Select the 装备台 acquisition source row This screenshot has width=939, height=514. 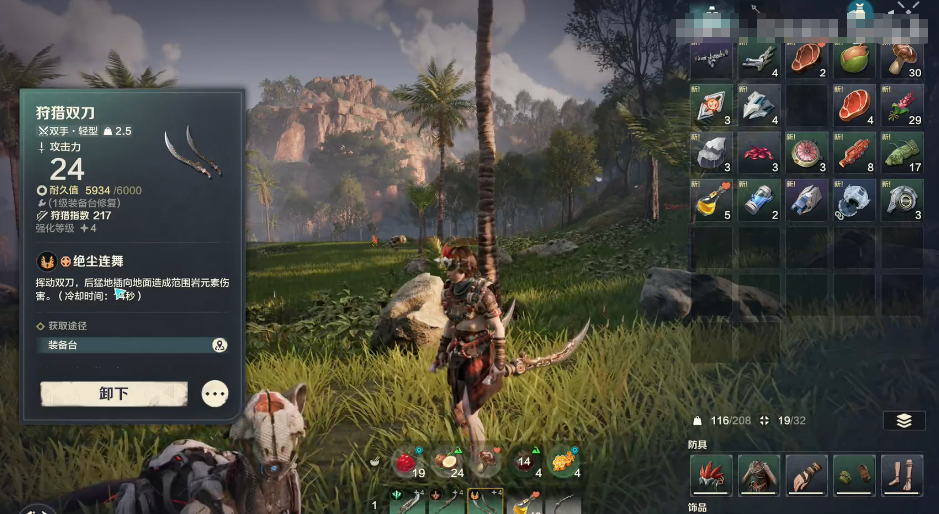132,345
